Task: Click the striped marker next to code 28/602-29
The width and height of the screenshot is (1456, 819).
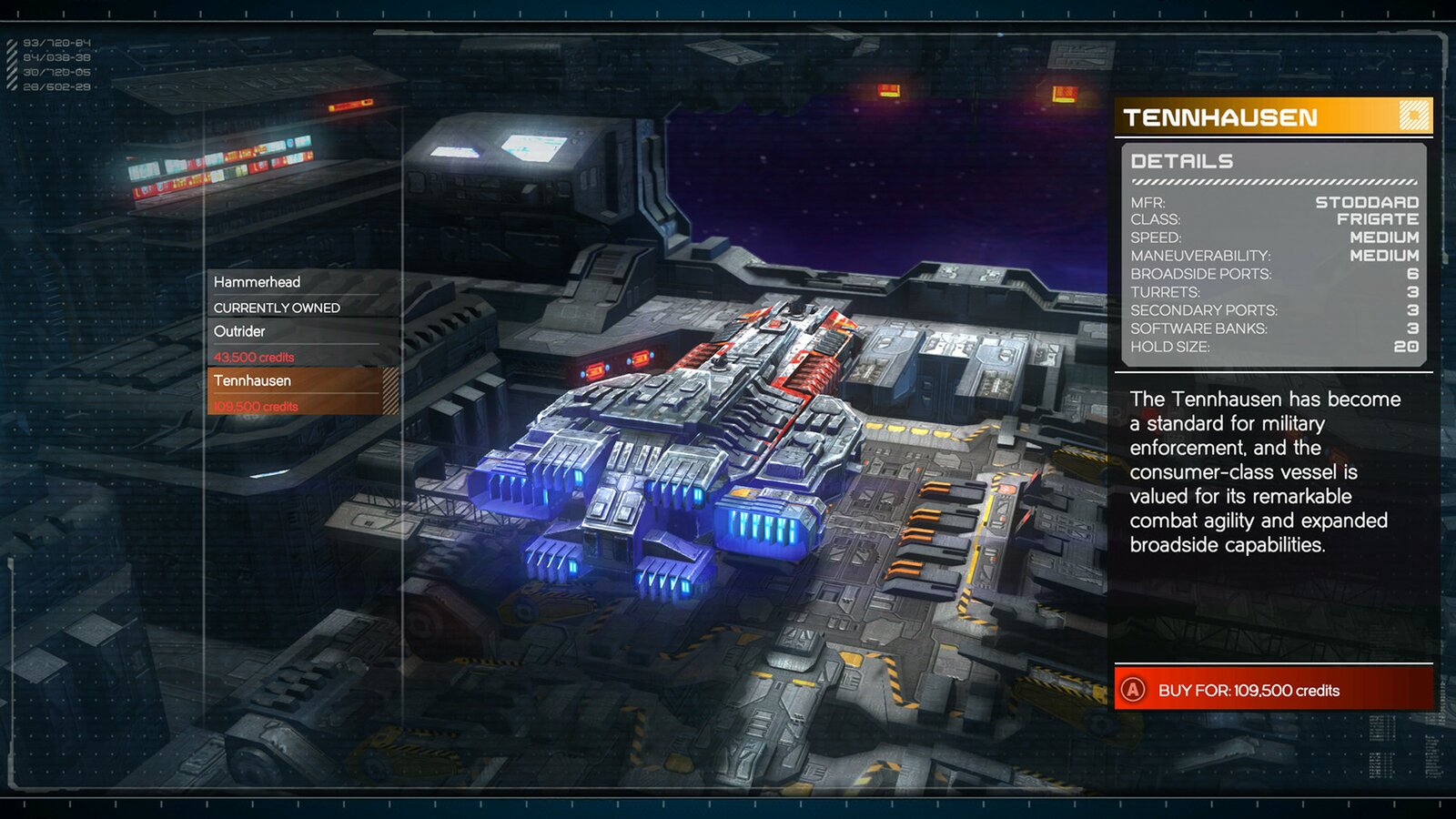Action: point(10,88)
